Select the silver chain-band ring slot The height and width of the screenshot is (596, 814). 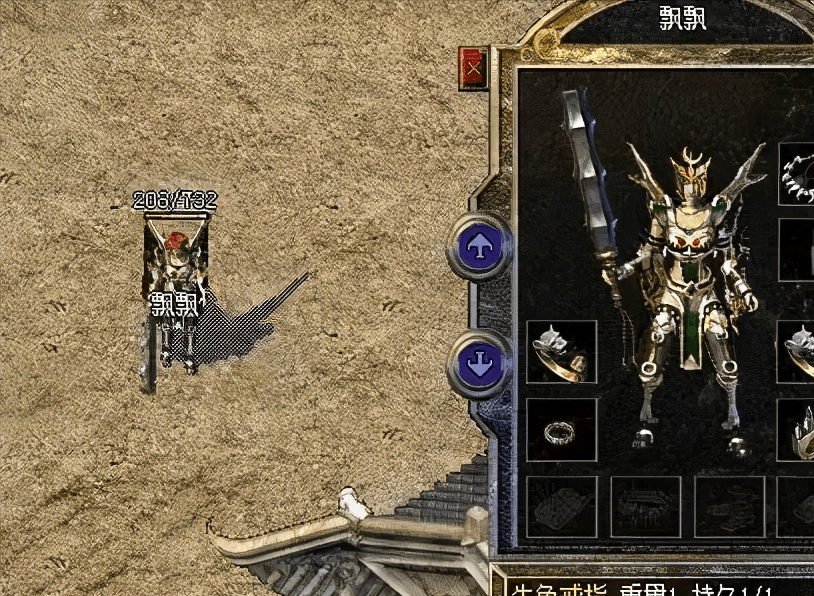point(561,430)
